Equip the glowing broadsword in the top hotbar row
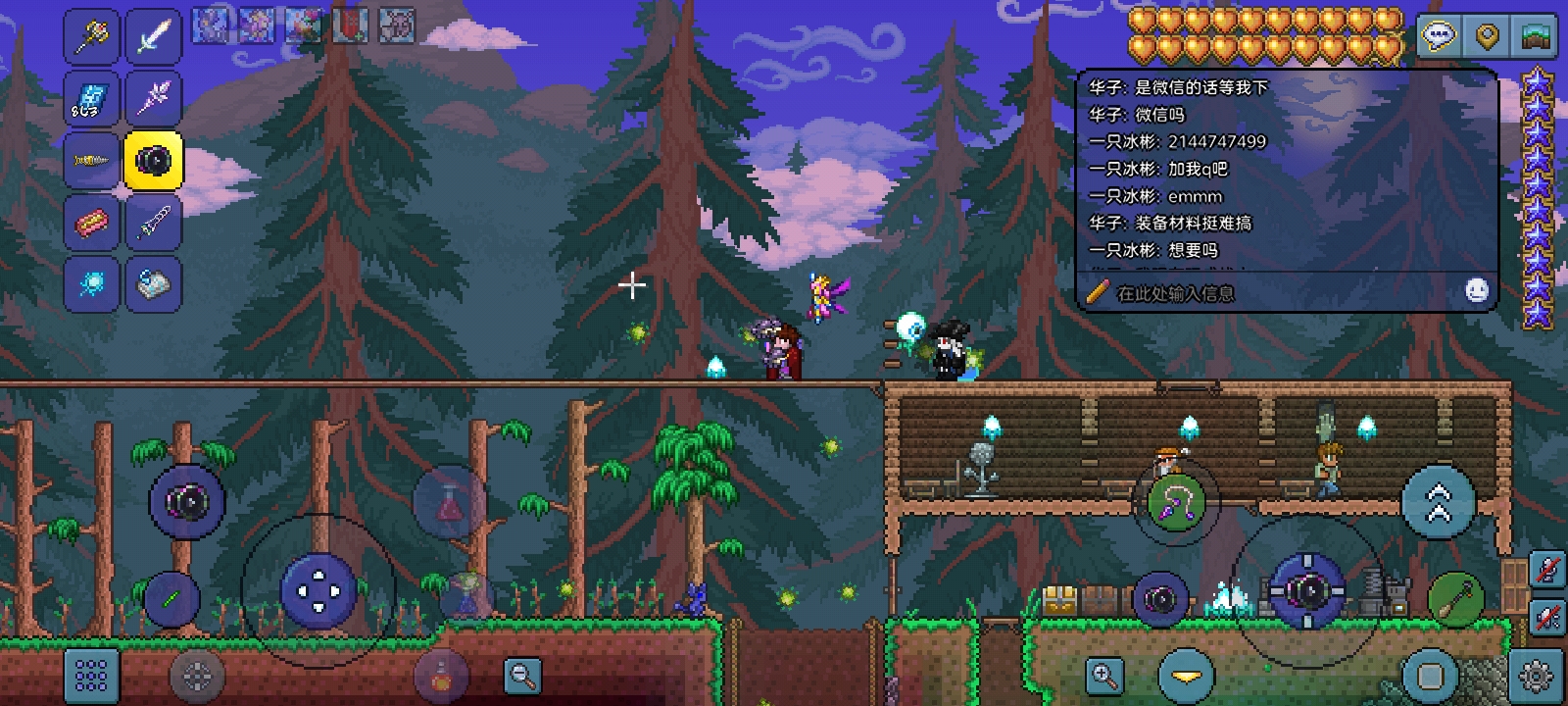This screenshot has height=706, width=1568. [154, 37]
